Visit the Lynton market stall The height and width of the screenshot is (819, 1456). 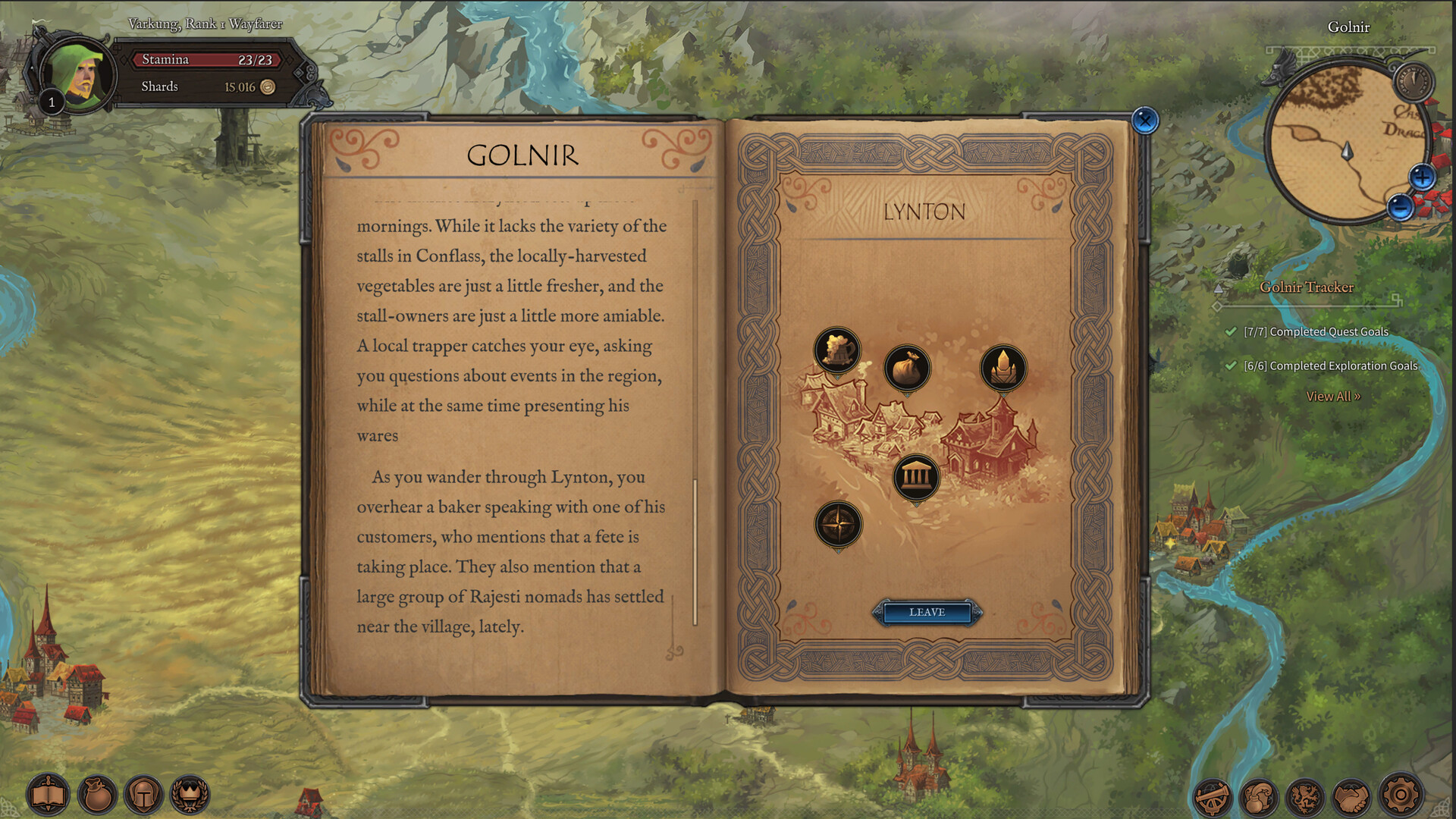(908, 369)
